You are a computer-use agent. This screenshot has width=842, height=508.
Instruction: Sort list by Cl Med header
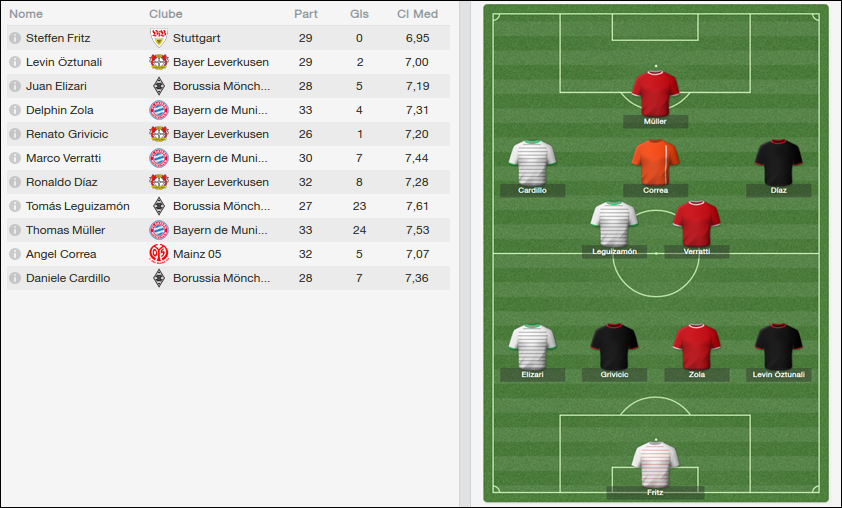417,14
